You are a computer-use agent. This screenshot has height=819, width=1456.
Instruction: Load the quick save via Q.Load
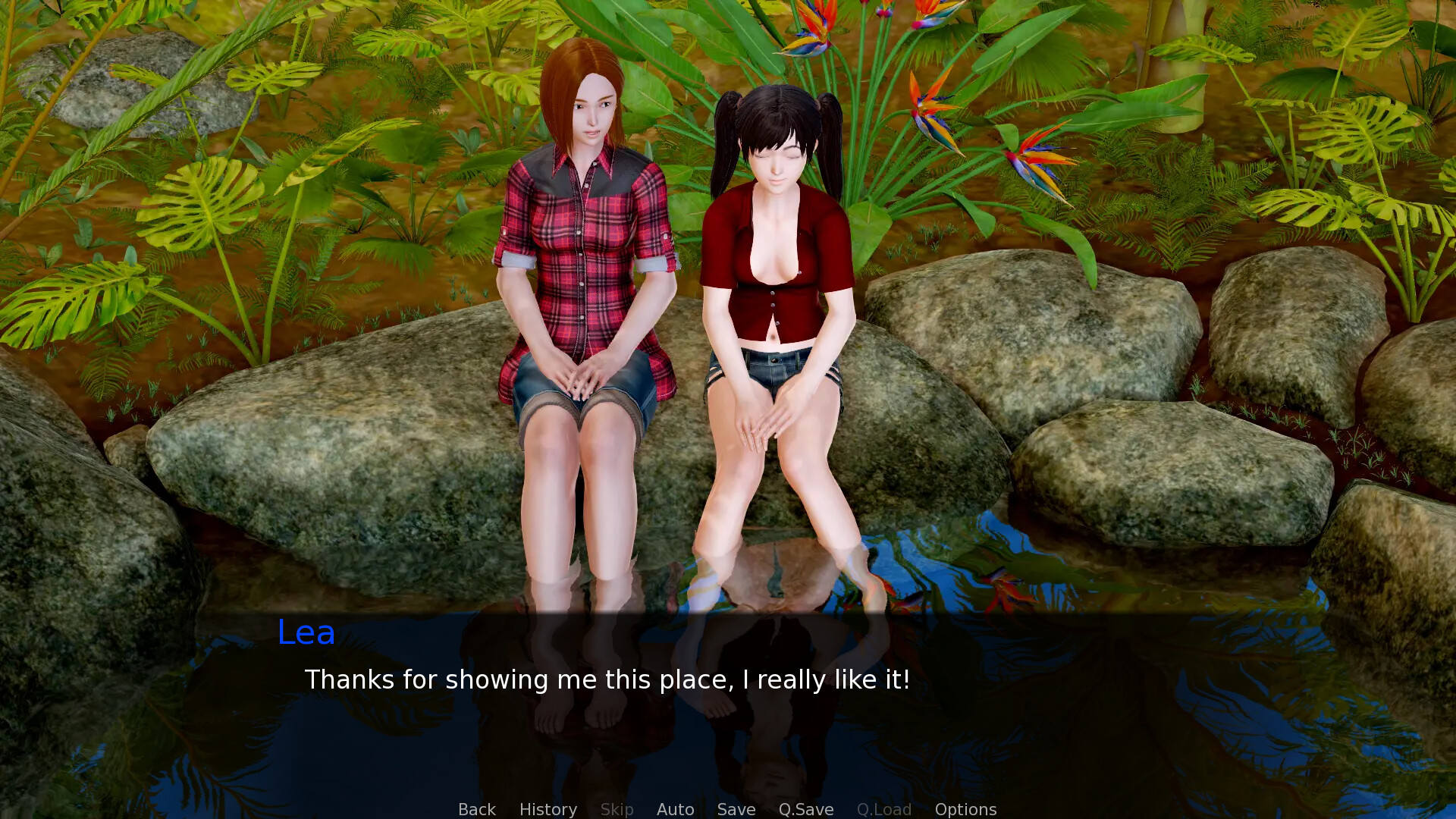point(883,809)
